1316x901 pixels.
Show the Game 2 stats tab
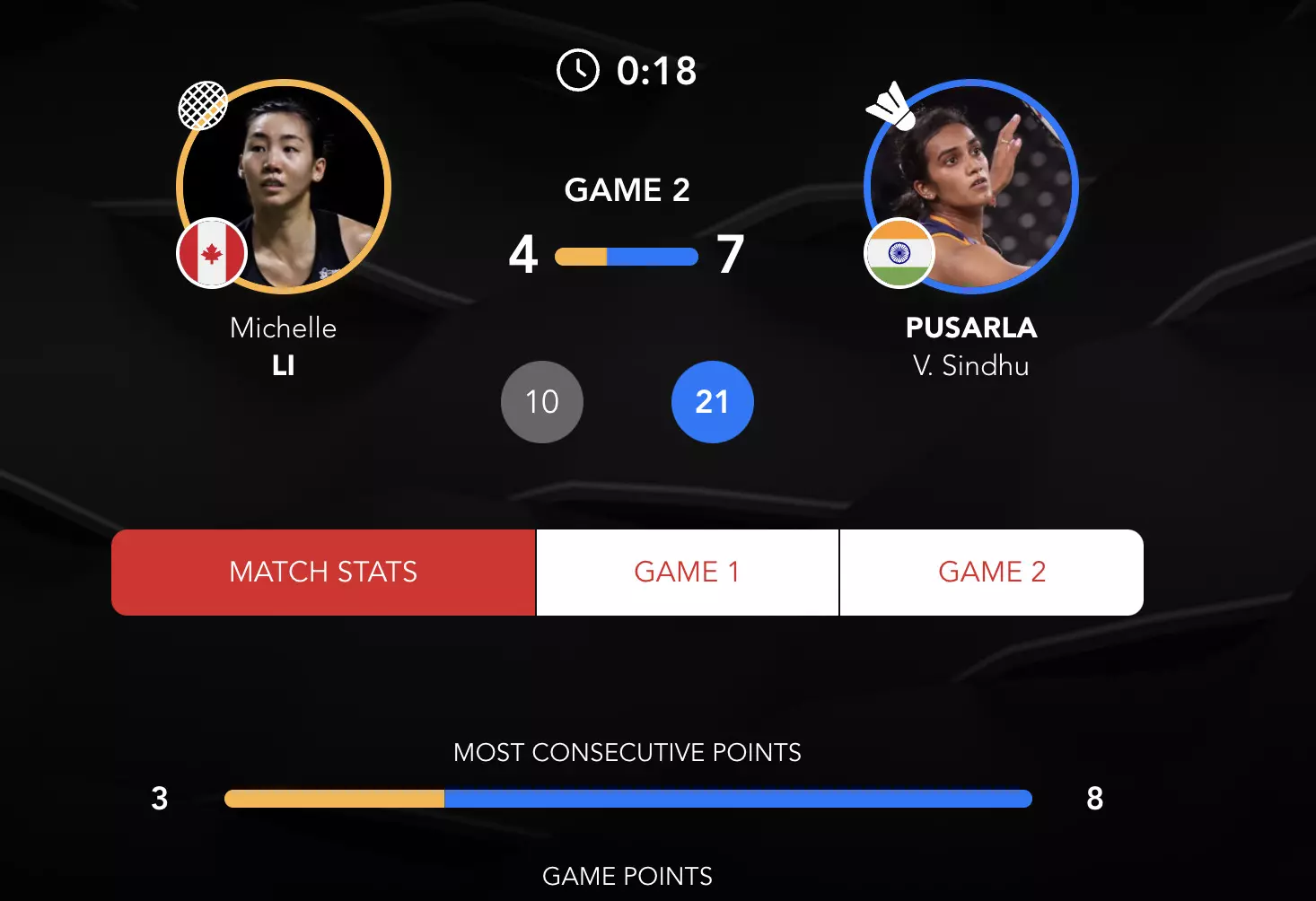[991, 573]
